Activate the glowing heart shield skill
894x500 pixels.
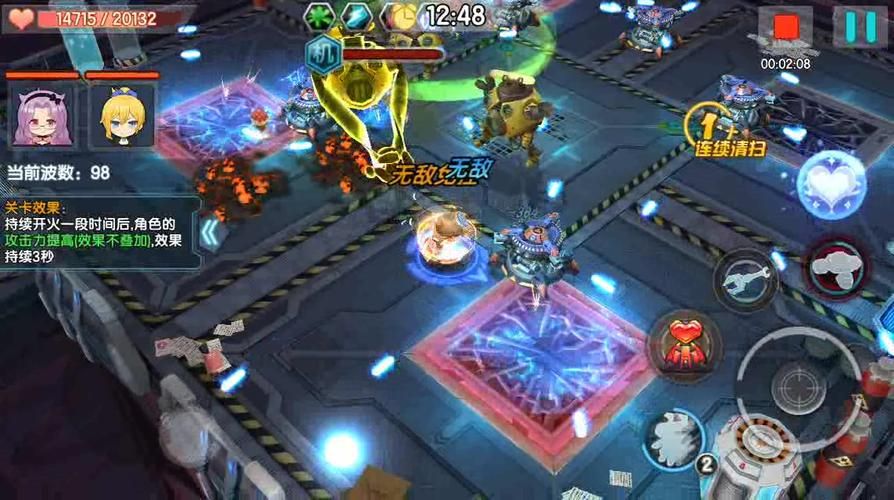[x=831, y=186]
